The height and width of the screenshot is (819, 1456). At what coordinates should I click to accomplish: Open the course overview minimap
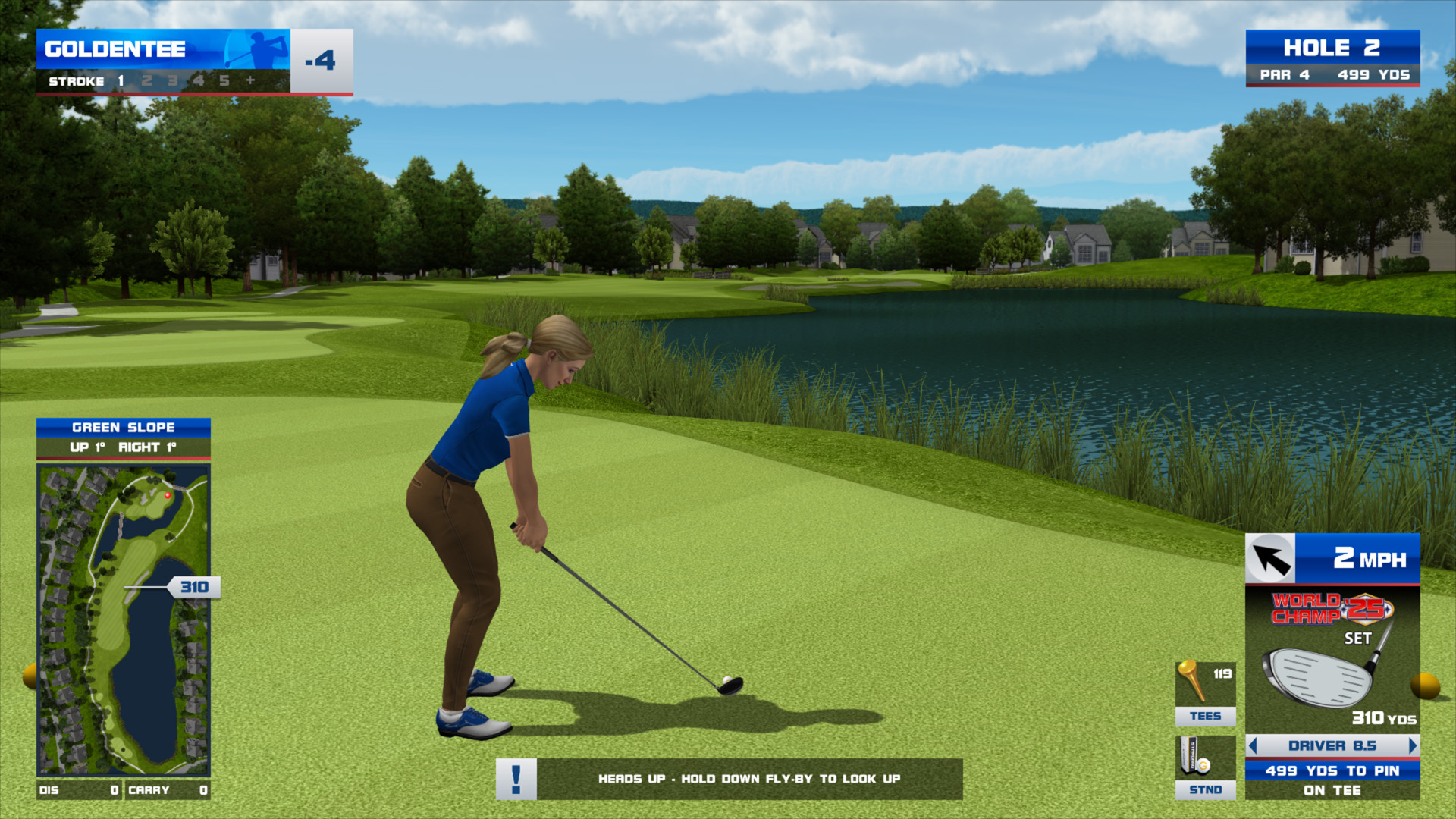click(123, 620)
